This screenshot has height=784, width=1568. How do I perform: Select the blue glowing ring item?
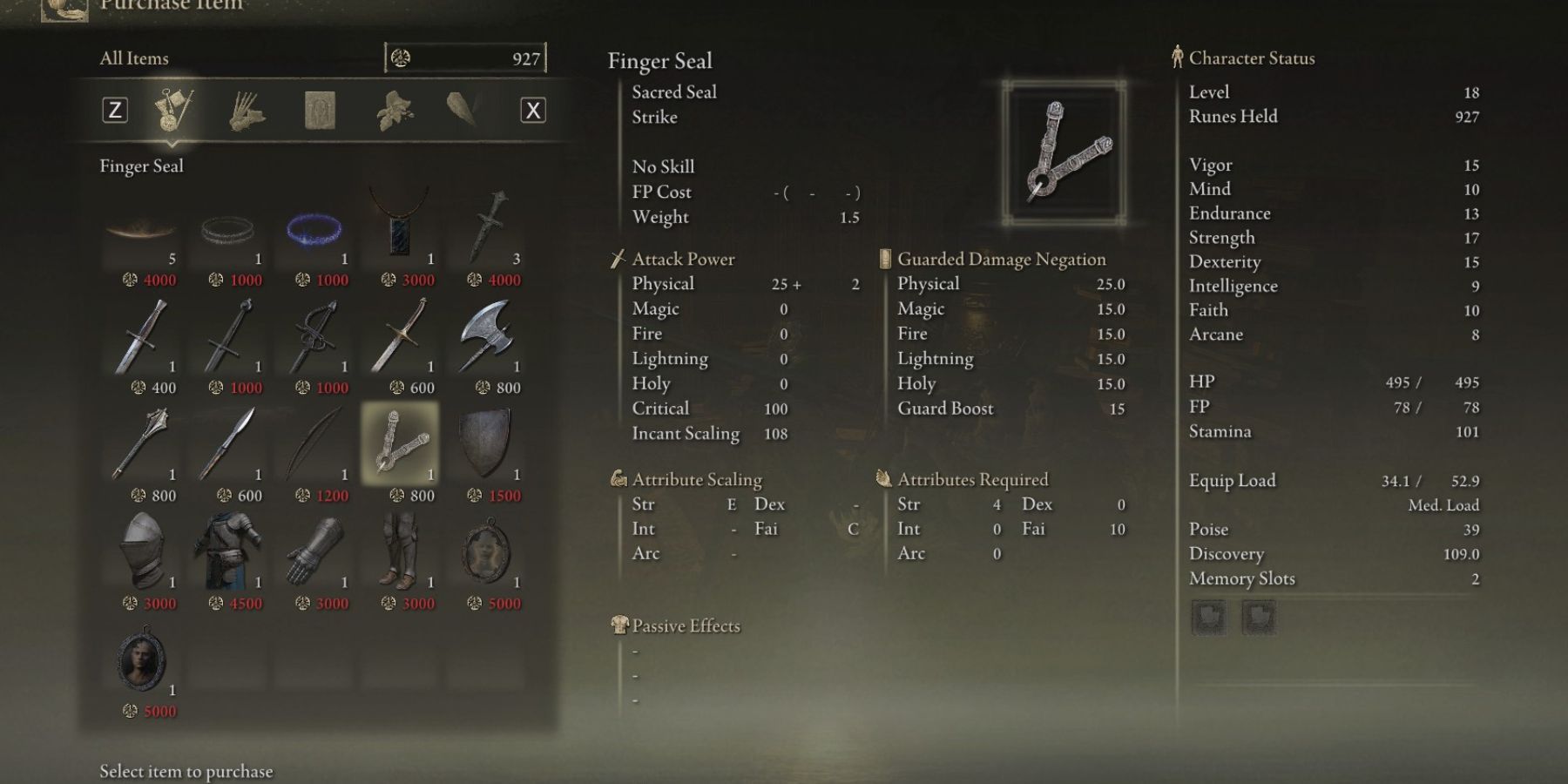tap(314, 230)
